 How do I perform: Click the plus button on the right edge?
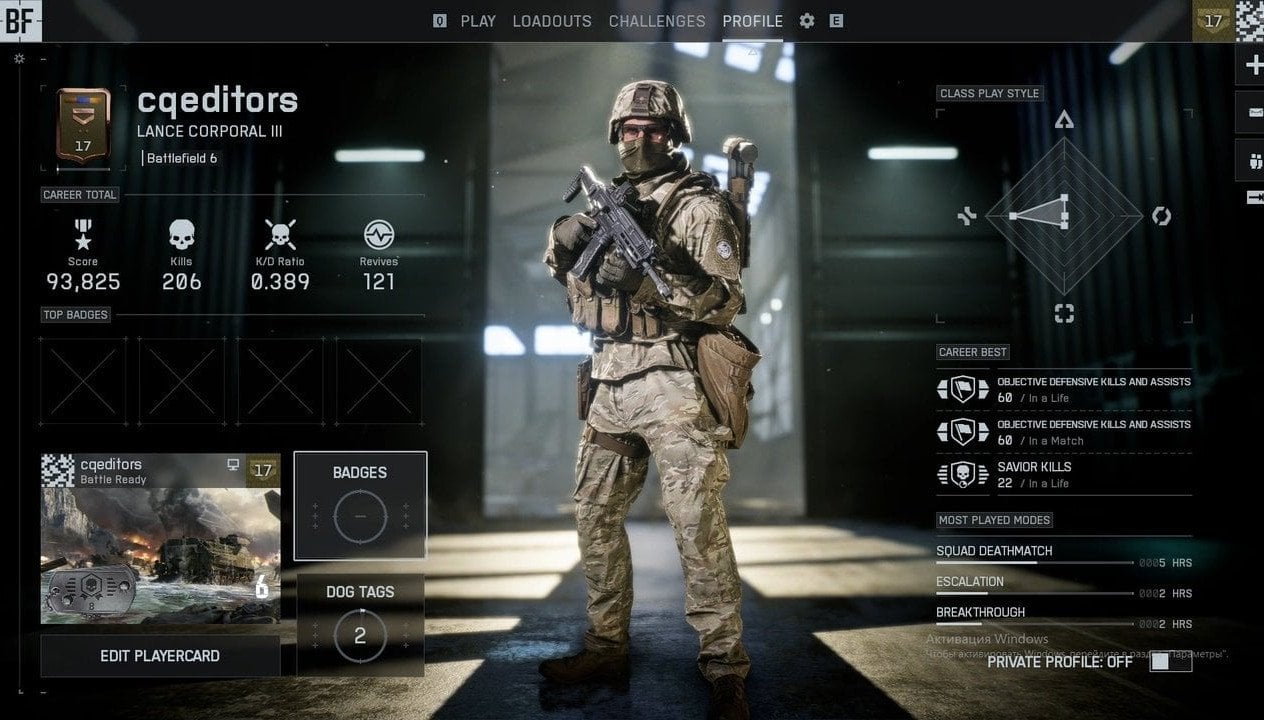click(x=1252, y=66)
